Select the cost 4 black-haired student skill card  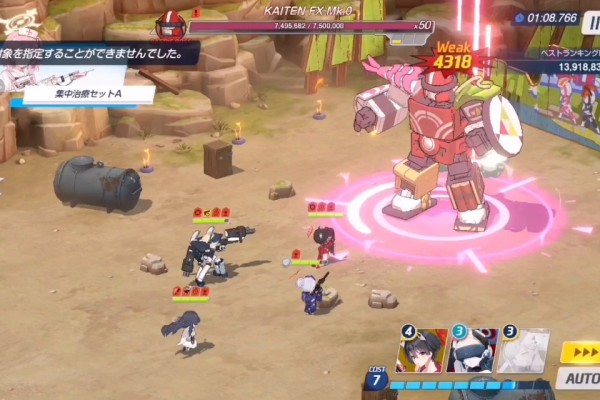[422, 351]
